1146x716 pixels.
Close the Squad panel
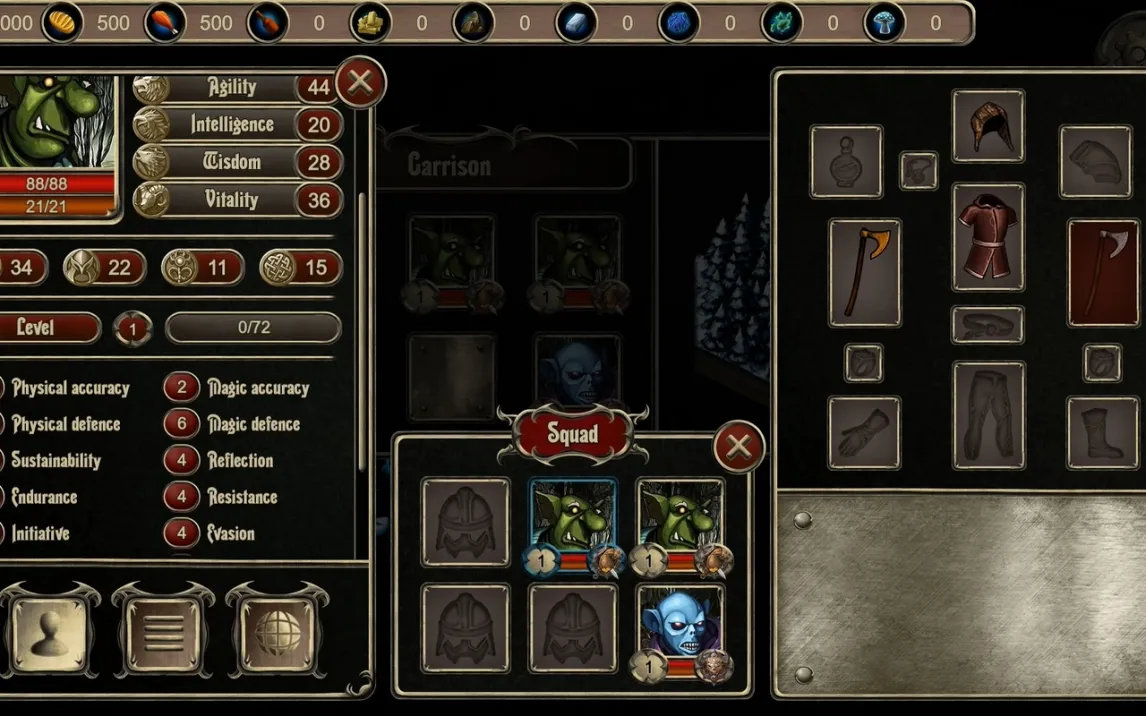pos(739,447)
